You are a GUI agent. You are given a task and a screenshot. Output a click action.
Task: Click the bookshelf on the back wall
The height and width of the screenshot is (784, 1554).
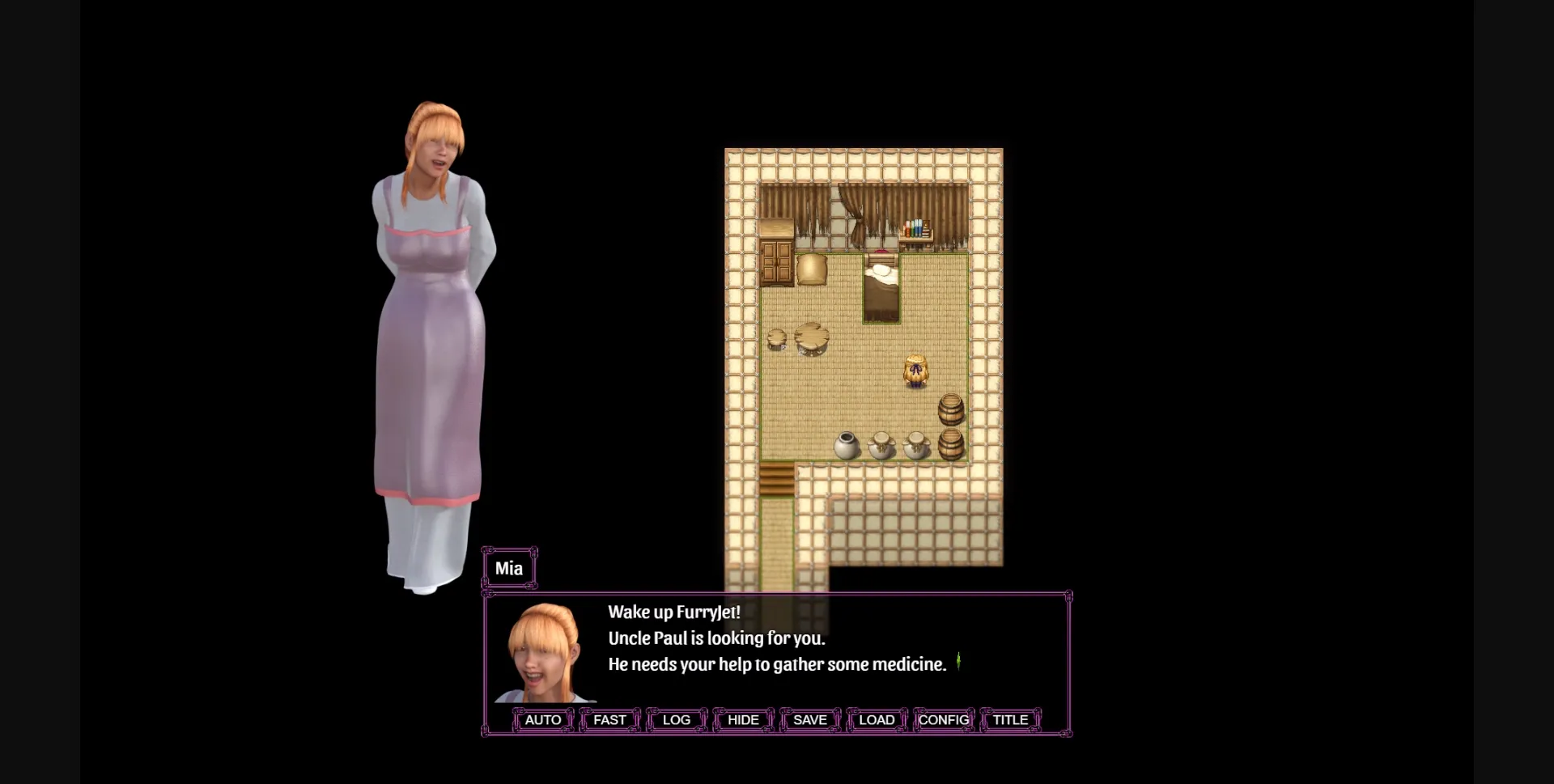point(915,228)
